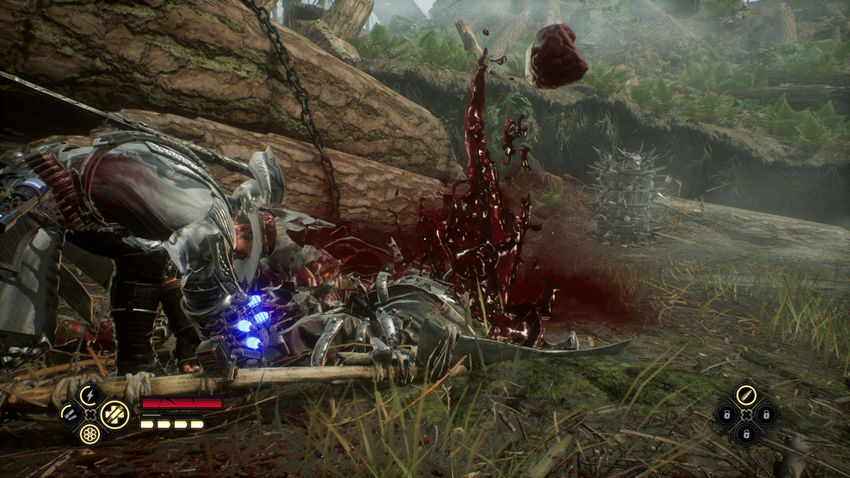850x478 pixels.
Task: Use the healing cross syringe item
Action: pyautogui.click(x=115, y=413)
